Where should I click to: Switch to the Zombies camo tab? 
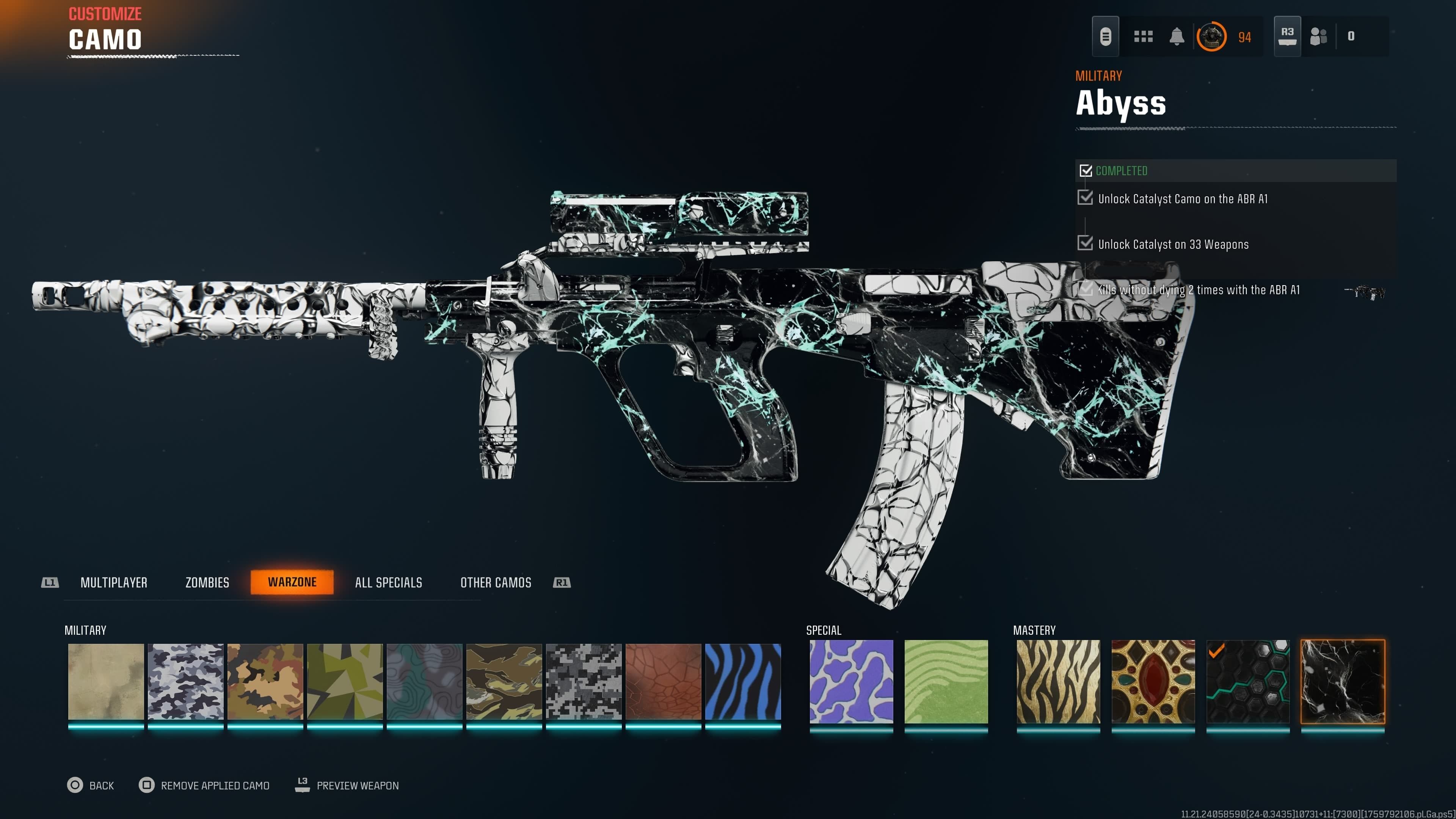(x=207, y=582)
